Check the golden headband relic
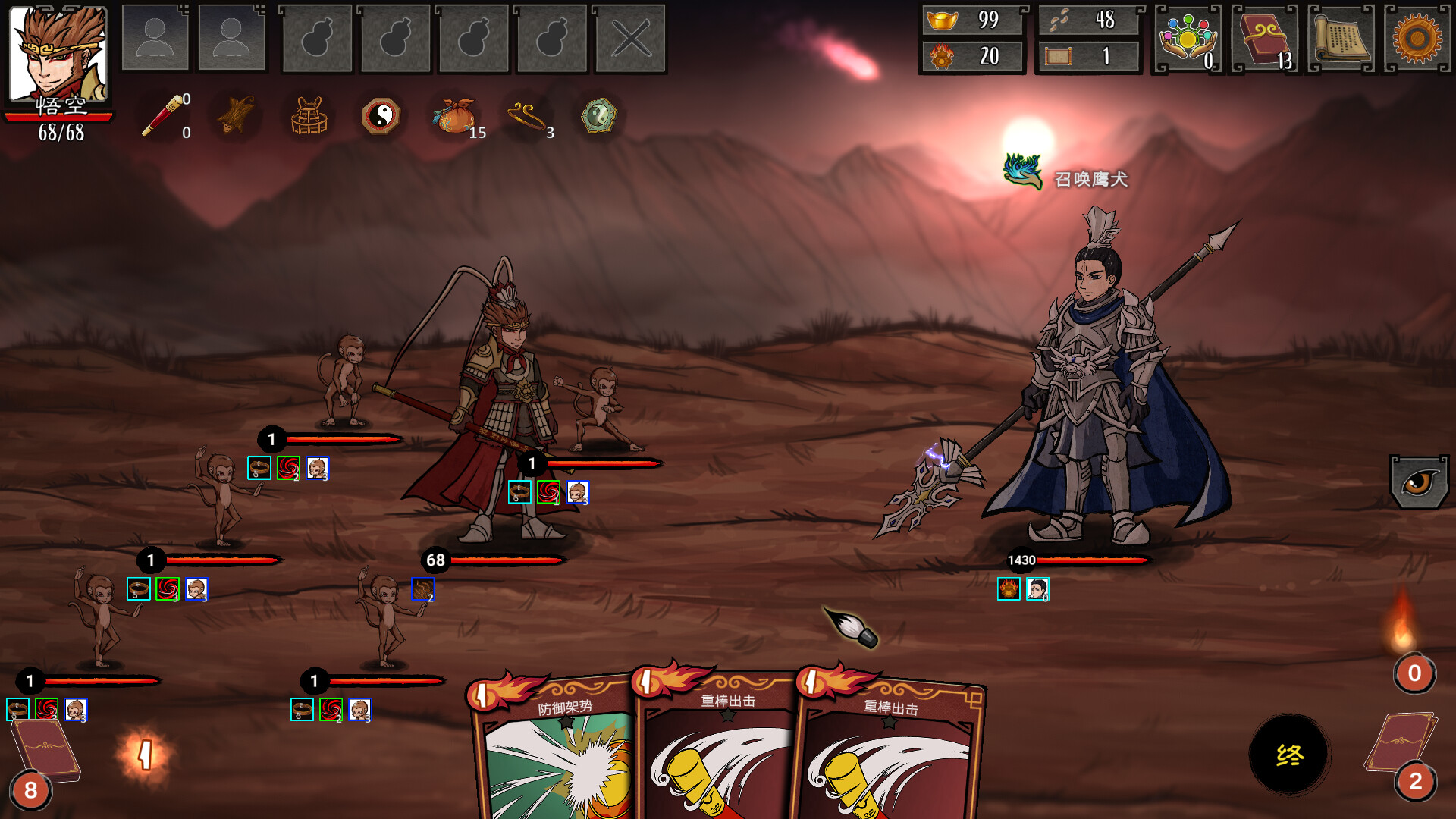The width and height of the screenshot is (1456, 819). click(526, 116)
